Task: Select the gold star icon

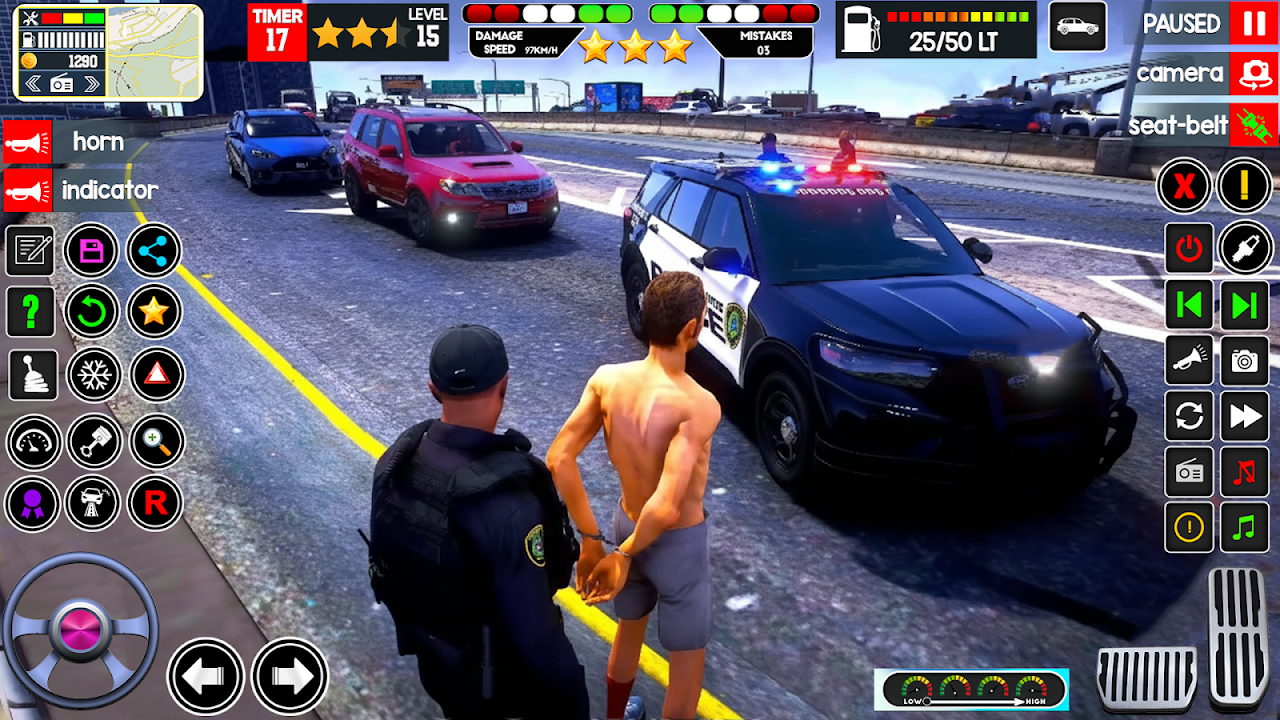Action: coord(154,312)
